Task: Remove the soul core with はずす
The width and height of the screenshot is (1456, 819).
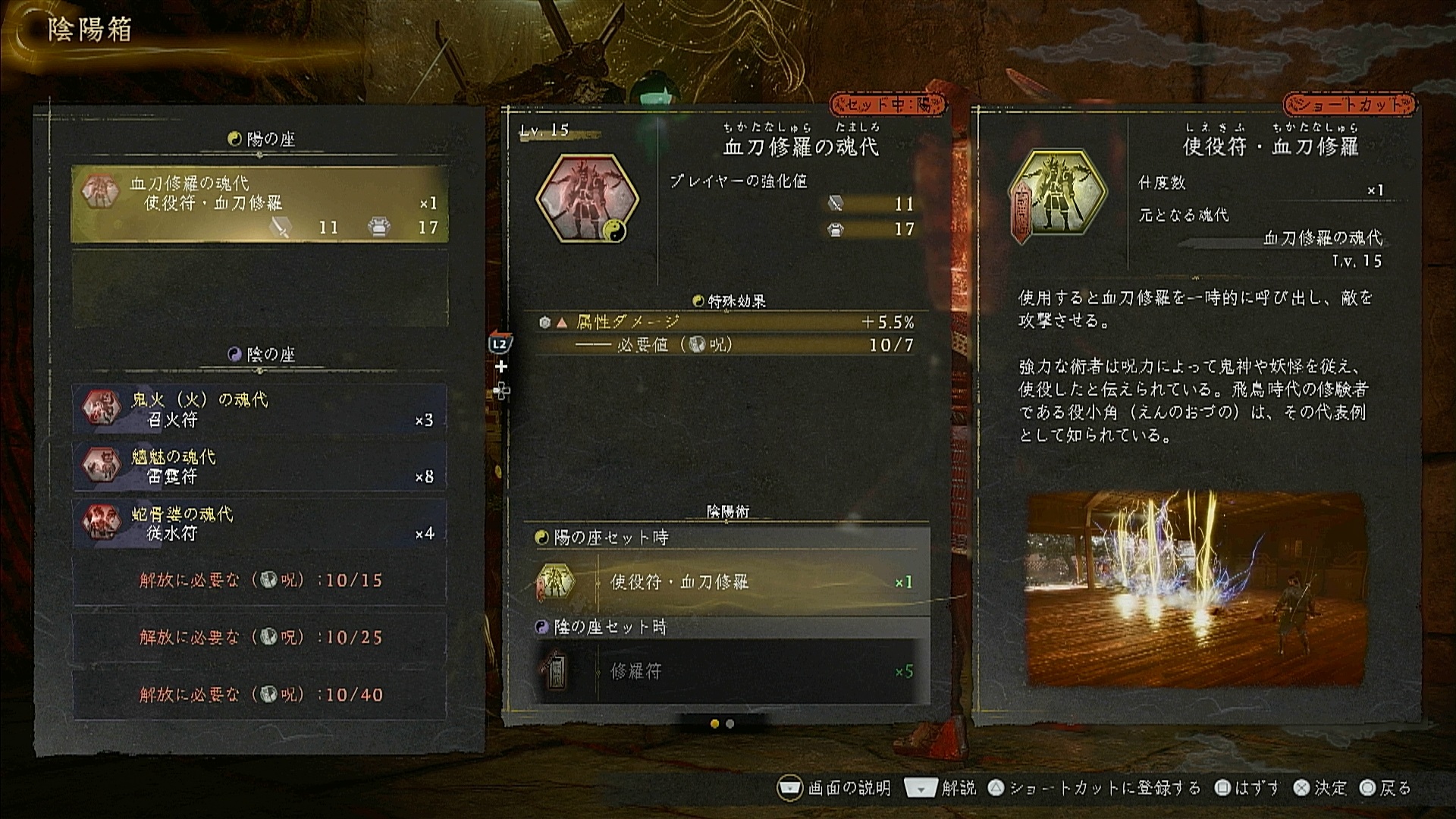Action: tap(1247, 789)
